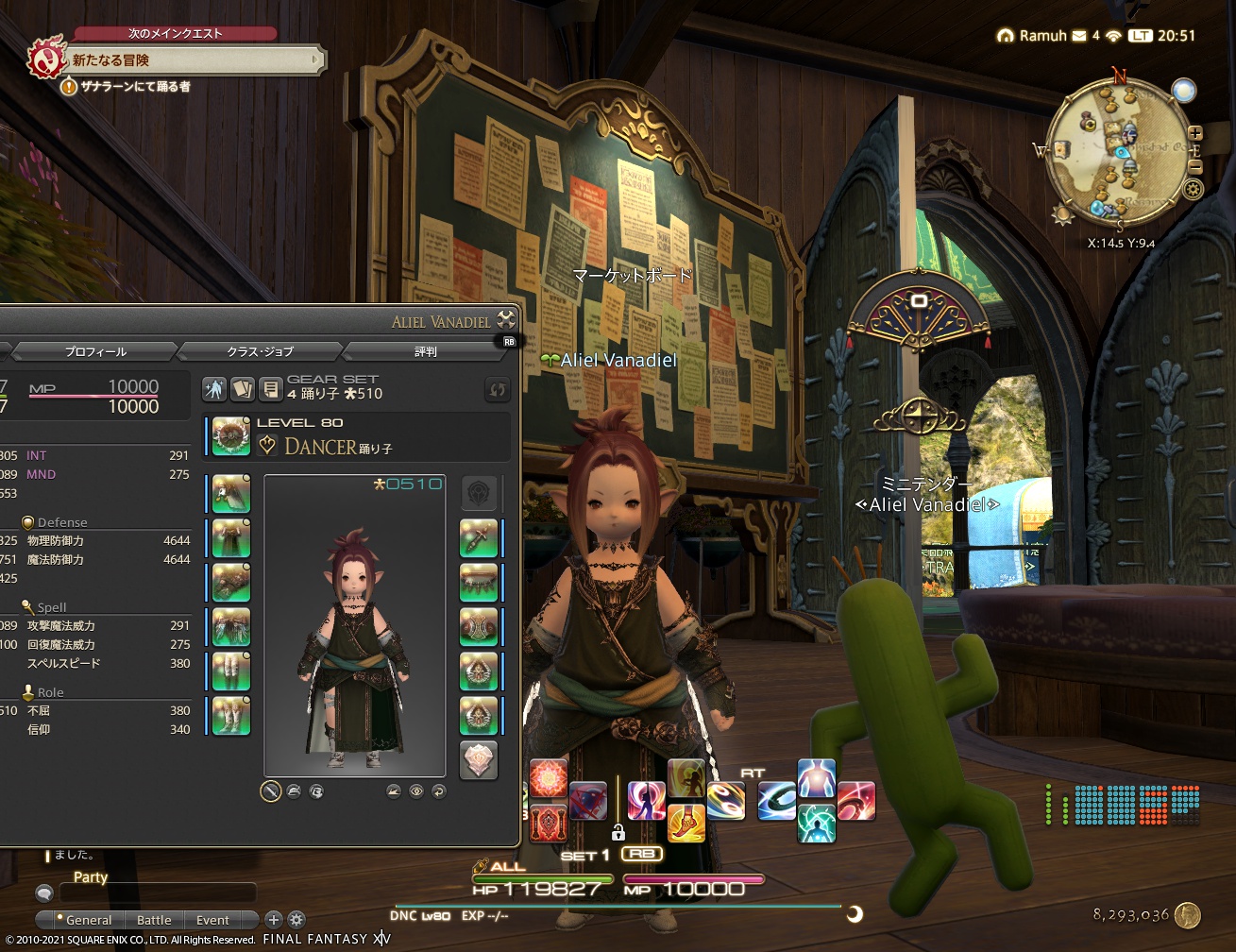Open the Battle chat tab
This screenshot has height=952, width=1236.
point(153,920)
